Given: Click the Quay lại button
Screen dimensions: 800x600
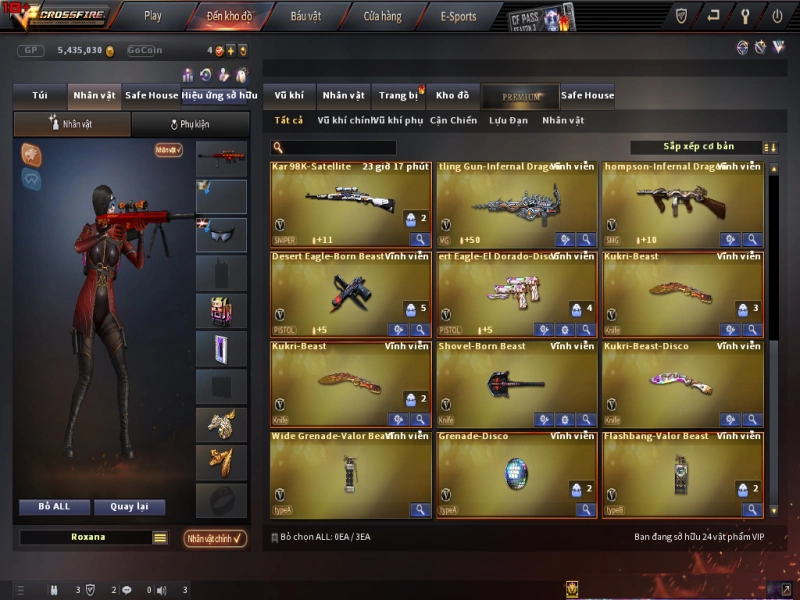Looking at the screenshot, I should pyautogui.click(x=130, y=507).
